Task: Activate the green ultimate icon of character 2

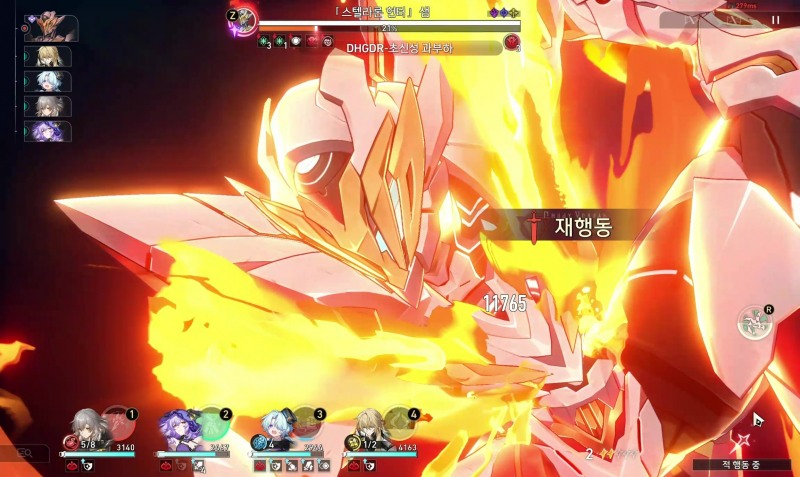Action: 211,422
